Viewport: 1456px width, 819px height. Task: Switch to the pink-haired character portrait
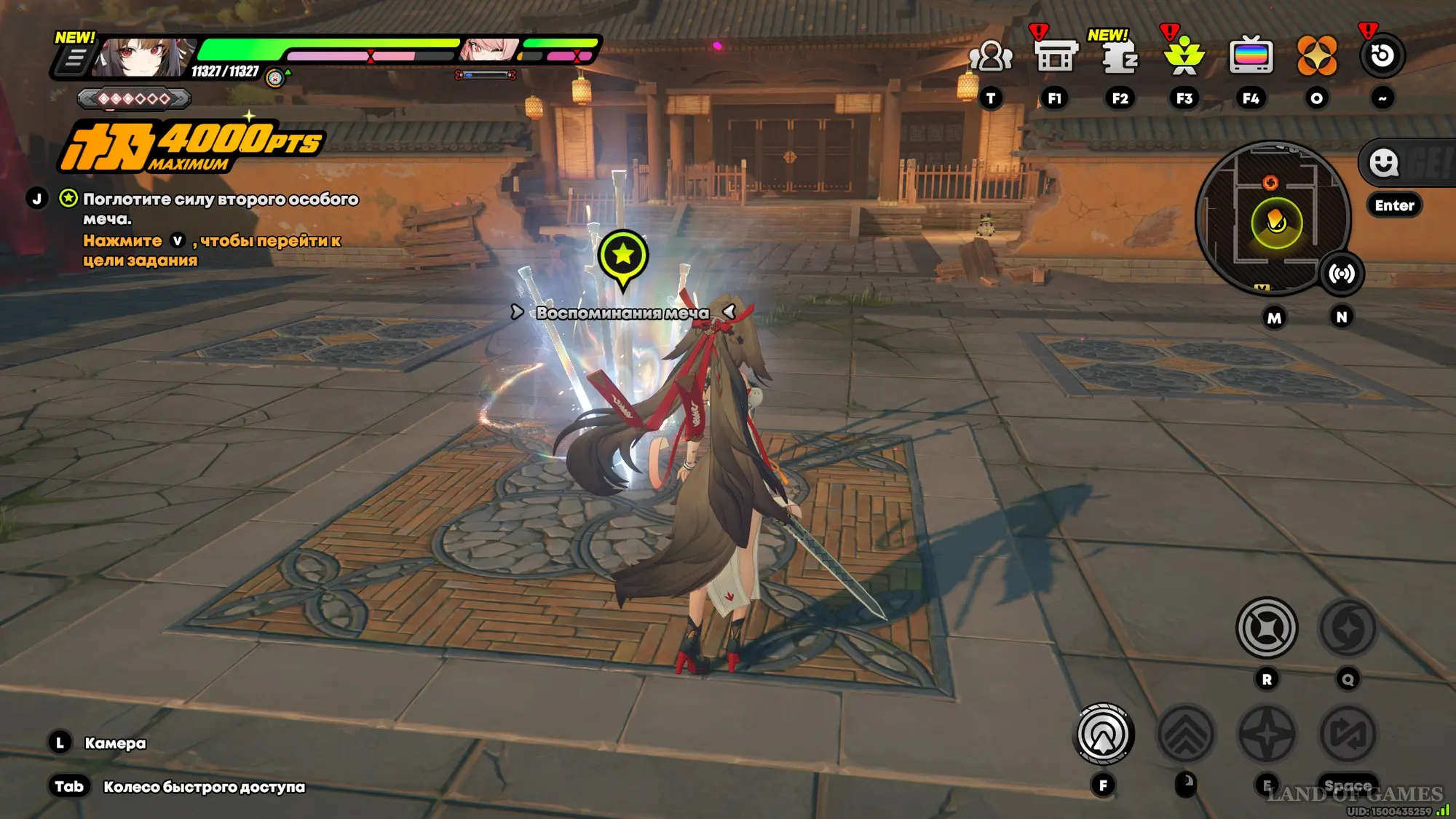pyautogui.click(x=489, y=50)
